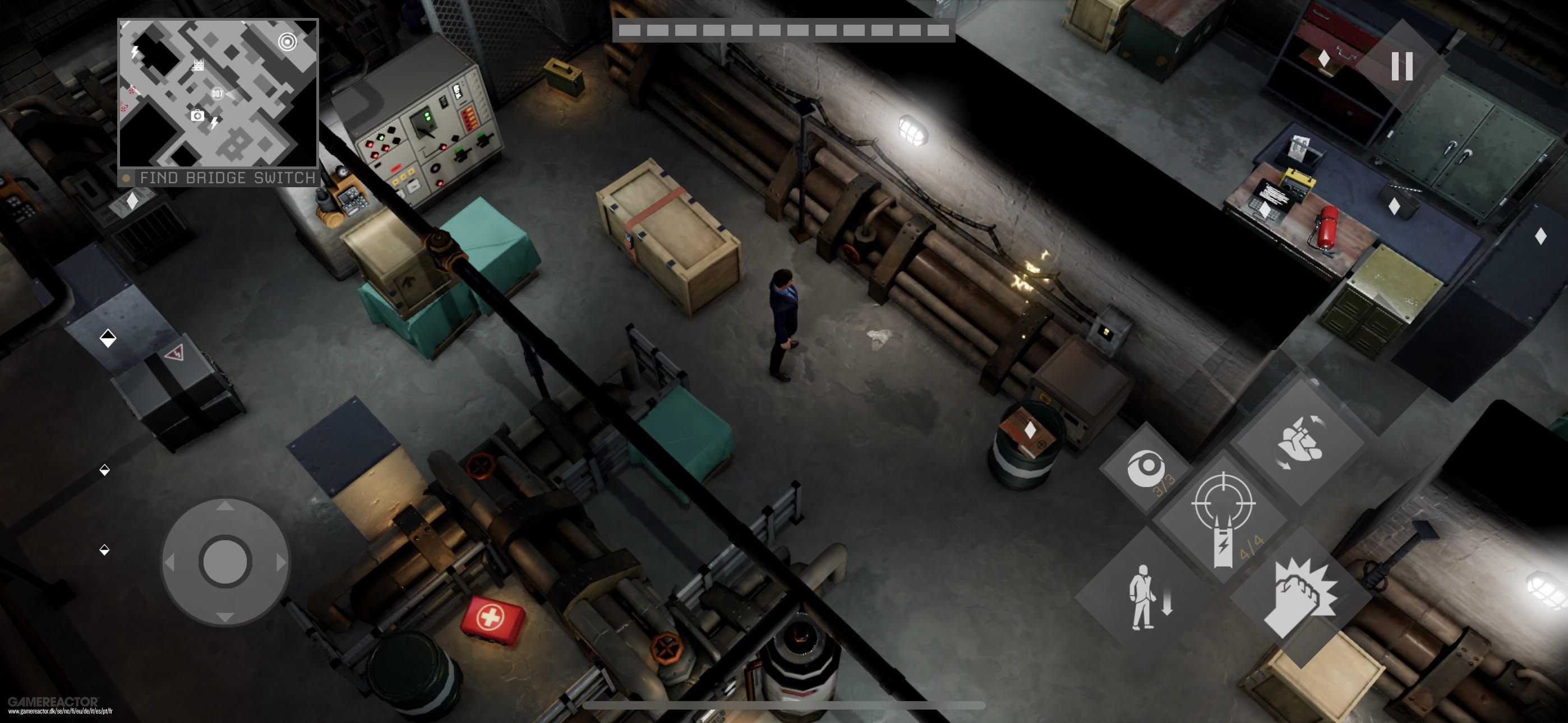1568x723 pixels.
Task: Tap the joystick's up arrow
Action: (225, 506)
